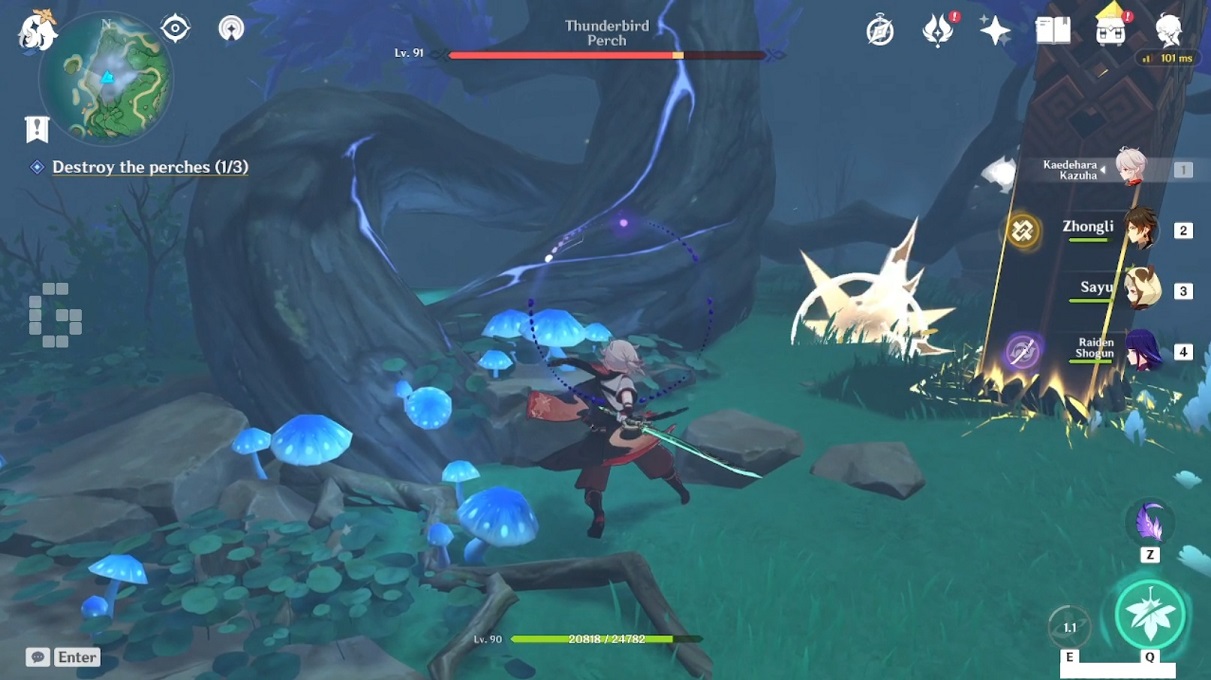The height and width of the screenshot is (680, 1211).
Task: Open the compass events icon
Action: (880, 31)
